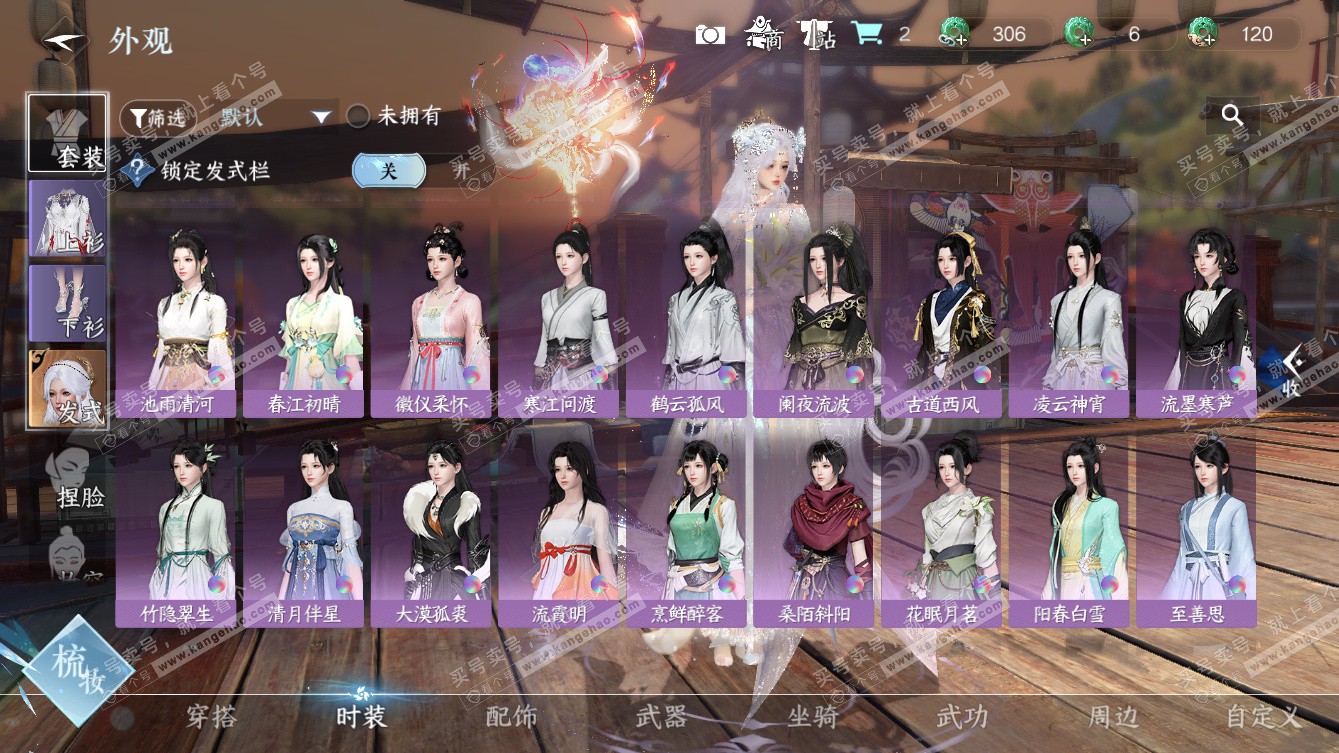1339x753 pixels.
Task: Select the 套装 outfit slot
Action: click(x=68, y=133)
